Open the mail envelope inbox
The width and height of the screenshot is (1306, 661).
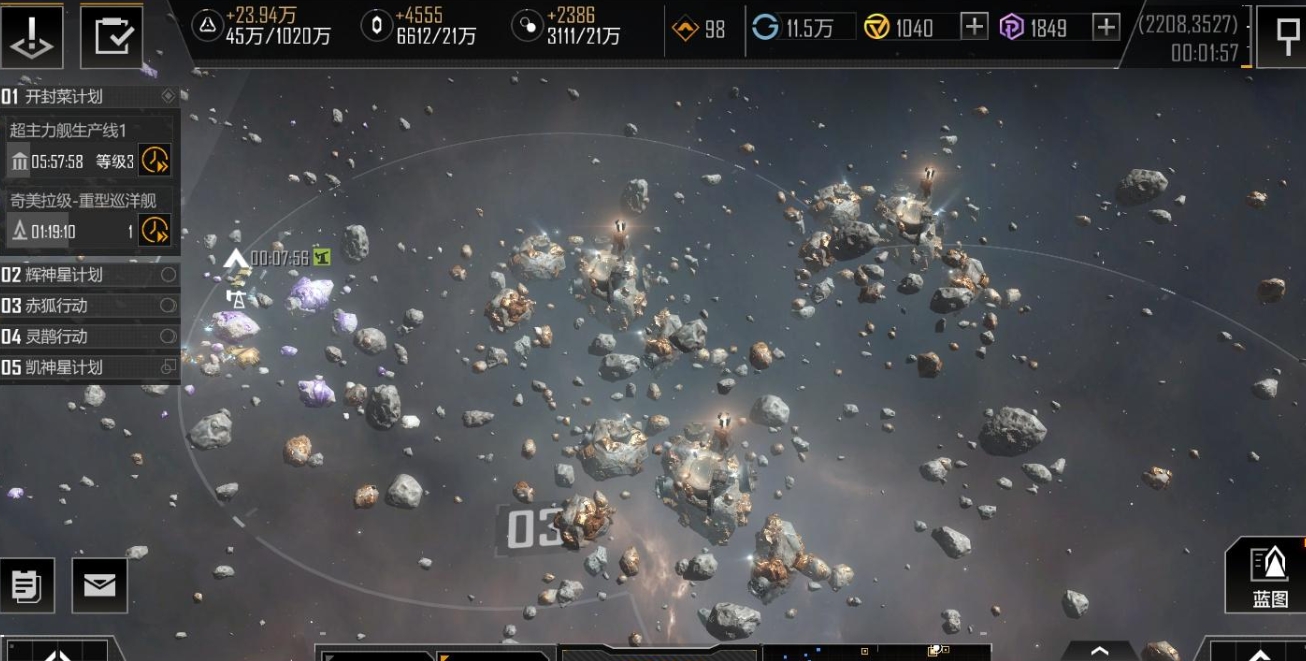coord(99,585)
